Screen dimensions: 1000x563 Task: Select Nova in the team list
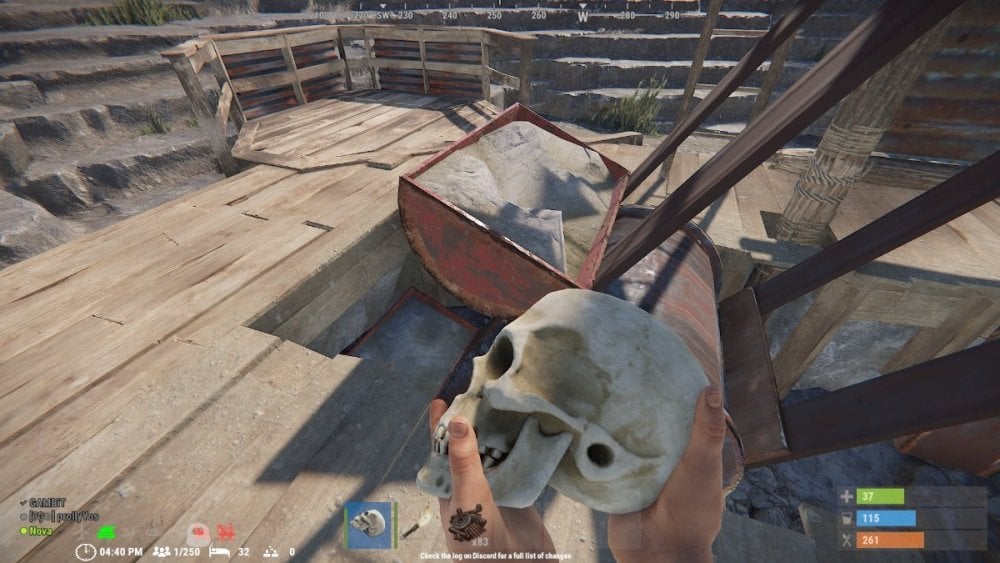[x=41, y=530]
